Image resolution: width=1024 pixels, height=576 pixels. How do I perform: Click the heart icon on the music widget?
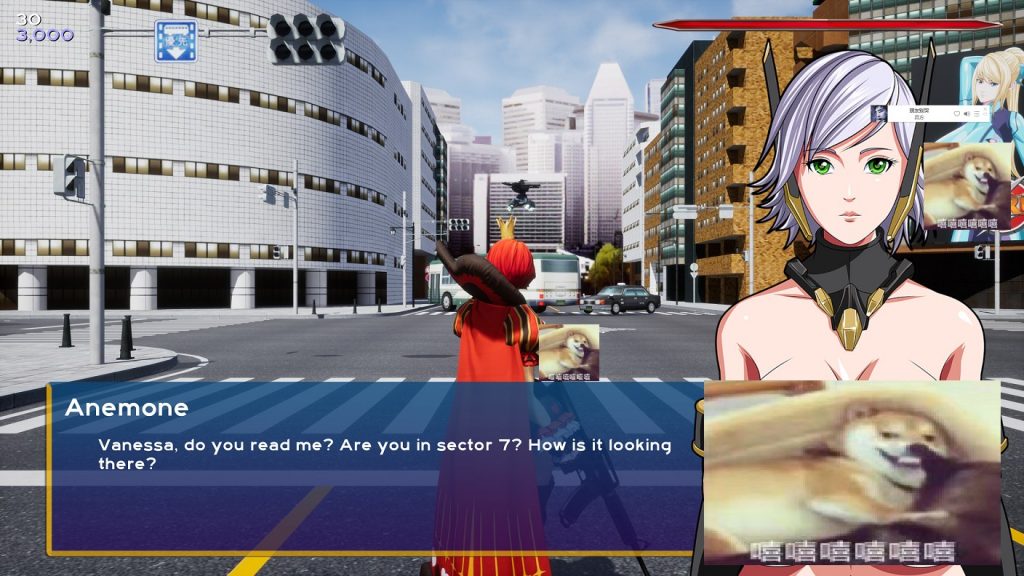pyautogui.click(x=957, y=113)
